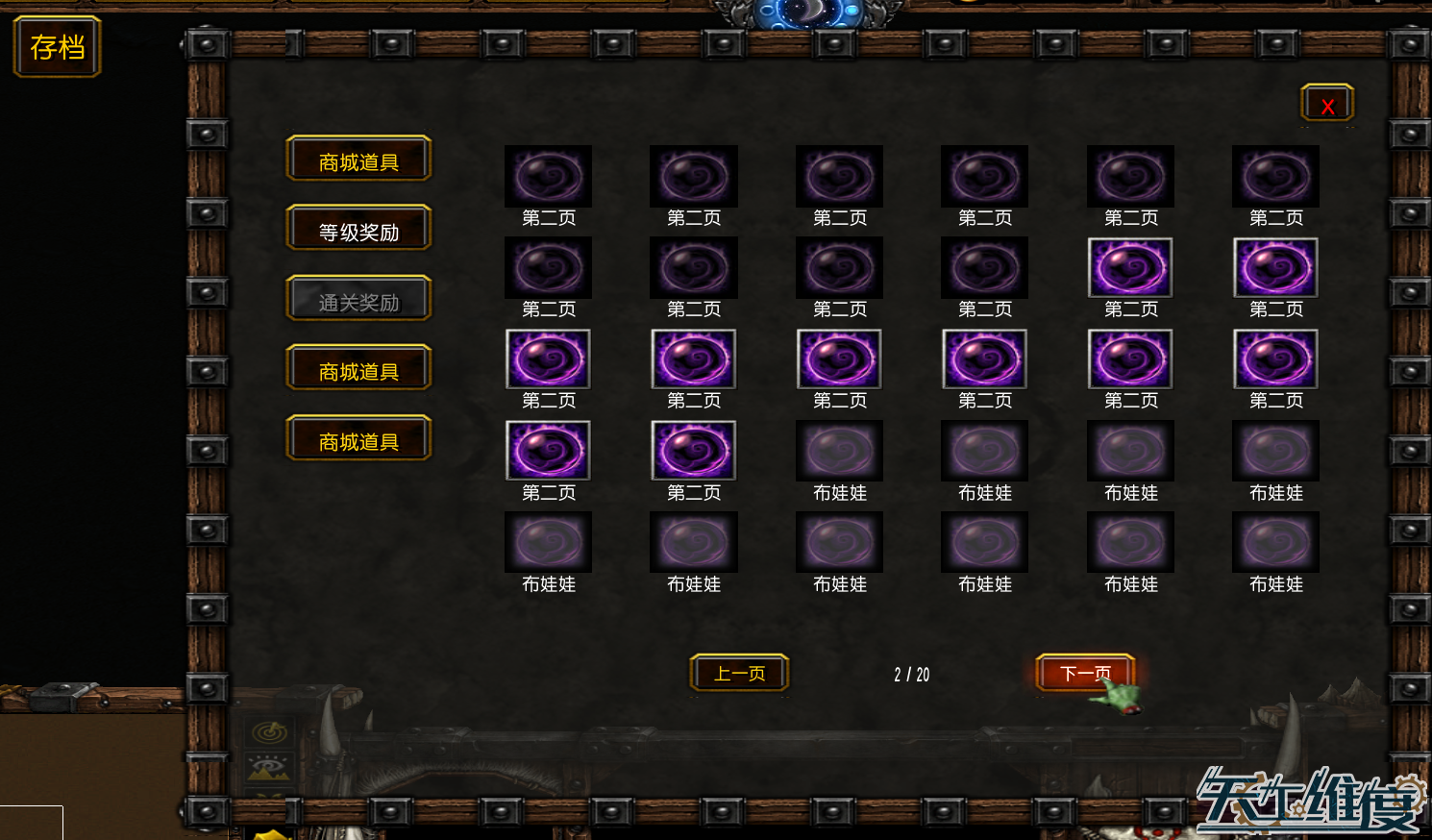The image size is (1432, 840).
Task: Advance with the 下一页 button
Action: [x=1085, y=673]
